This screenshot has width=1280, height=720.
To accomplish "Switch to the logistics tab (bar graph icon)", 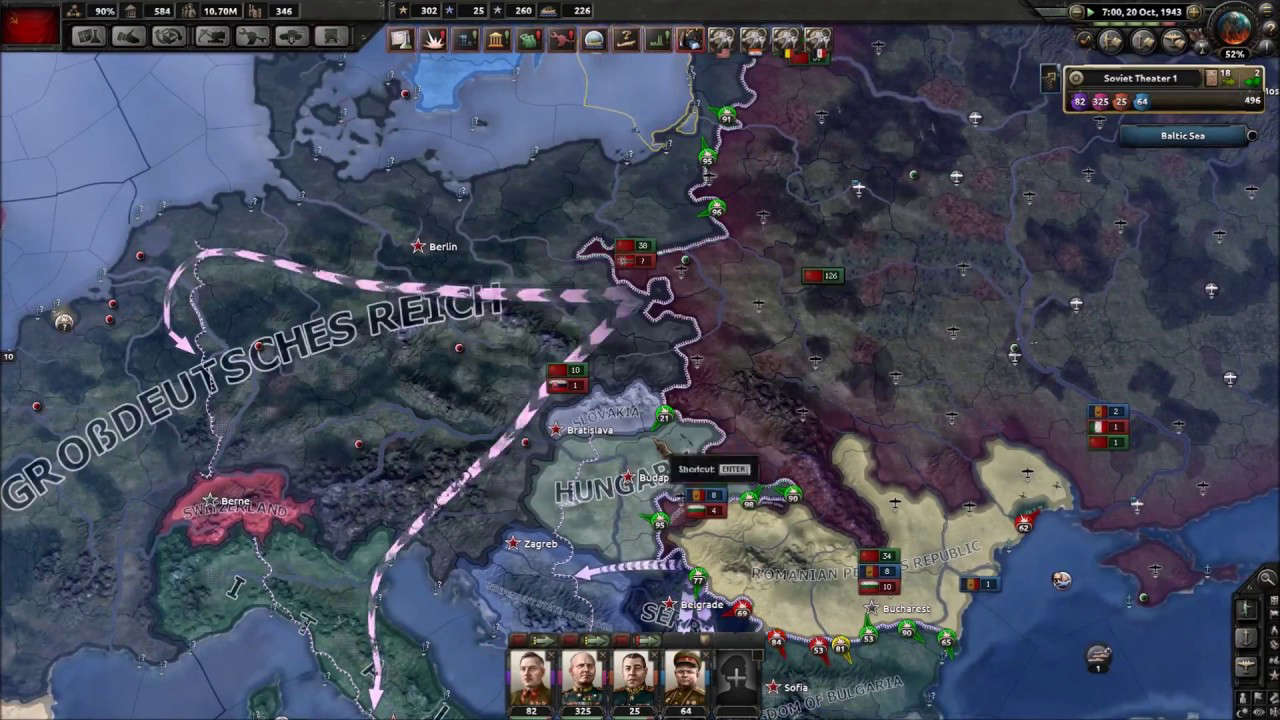I will coord(656,38).
